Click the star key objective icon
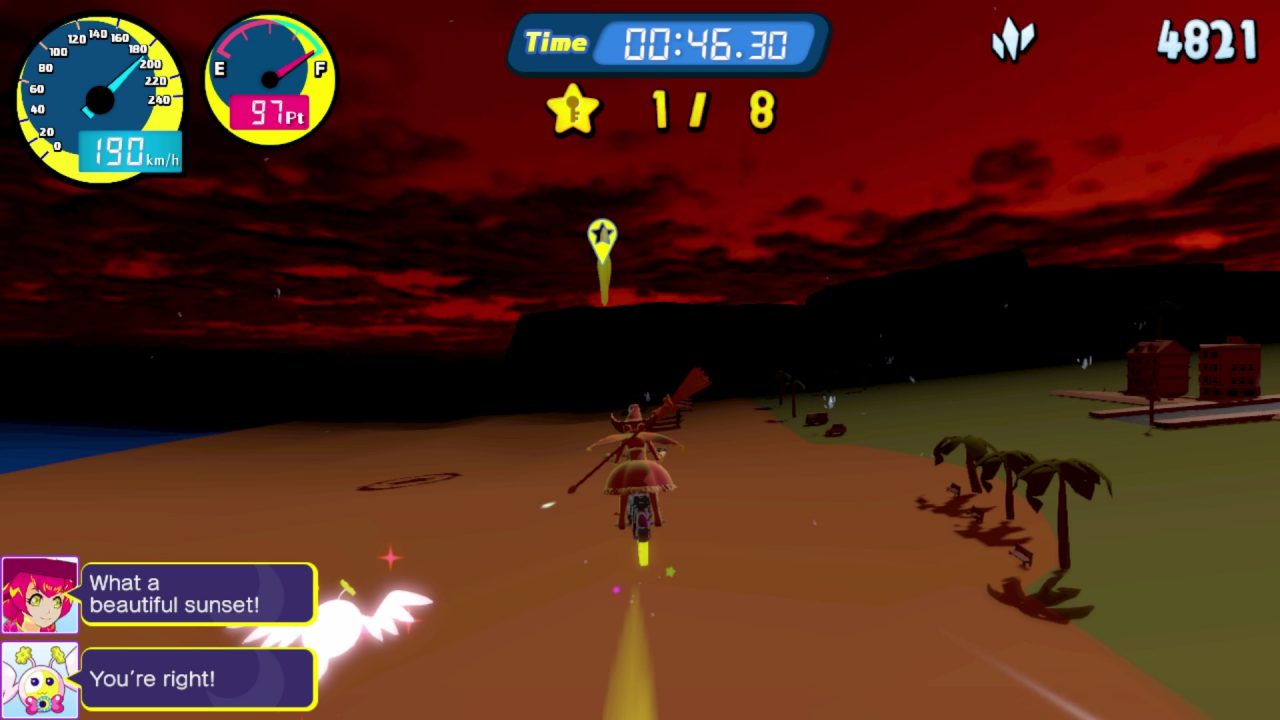 pyautogui.click(x=573, y=110)
